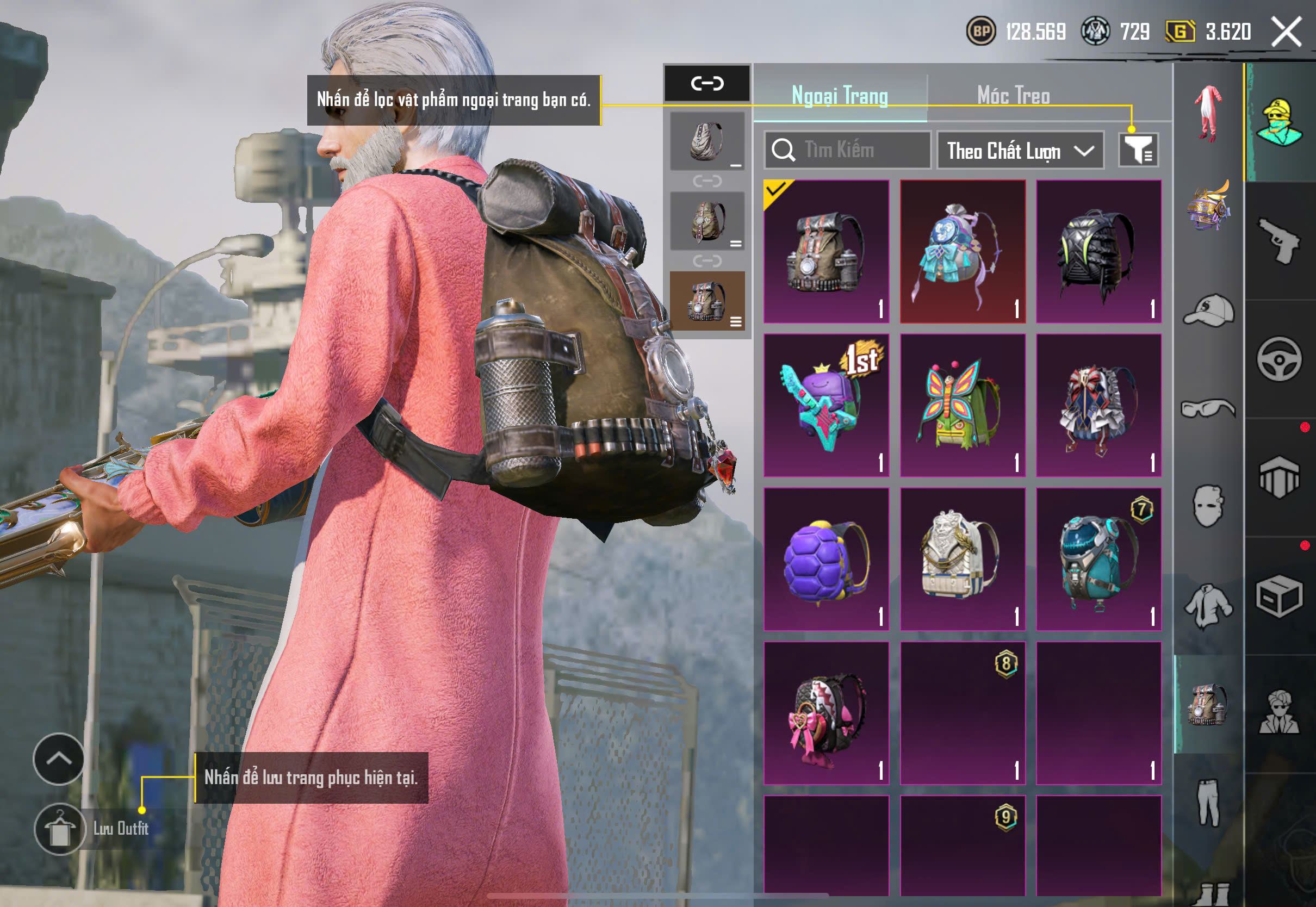1316x907 pixels.
Task: Pick the pink bow shark backpack
Action: [826, 713]
